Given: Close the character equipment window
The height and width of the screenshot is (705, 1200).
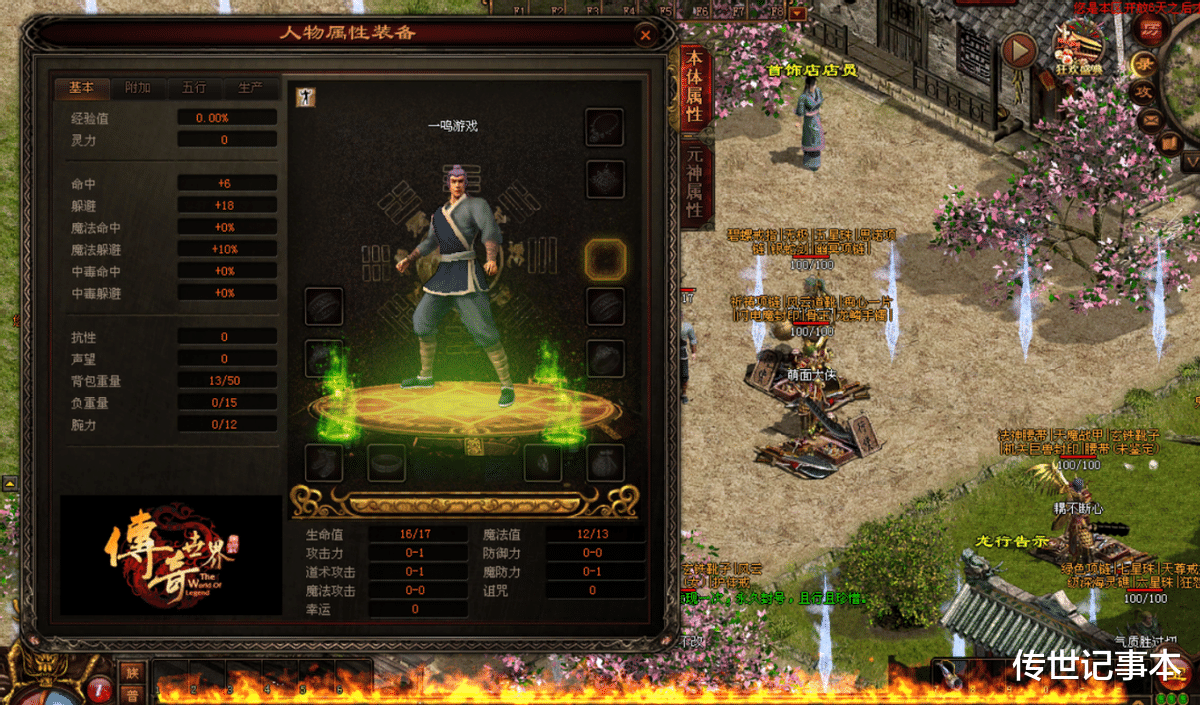Looking at the screenshot, I should (645, 36).
